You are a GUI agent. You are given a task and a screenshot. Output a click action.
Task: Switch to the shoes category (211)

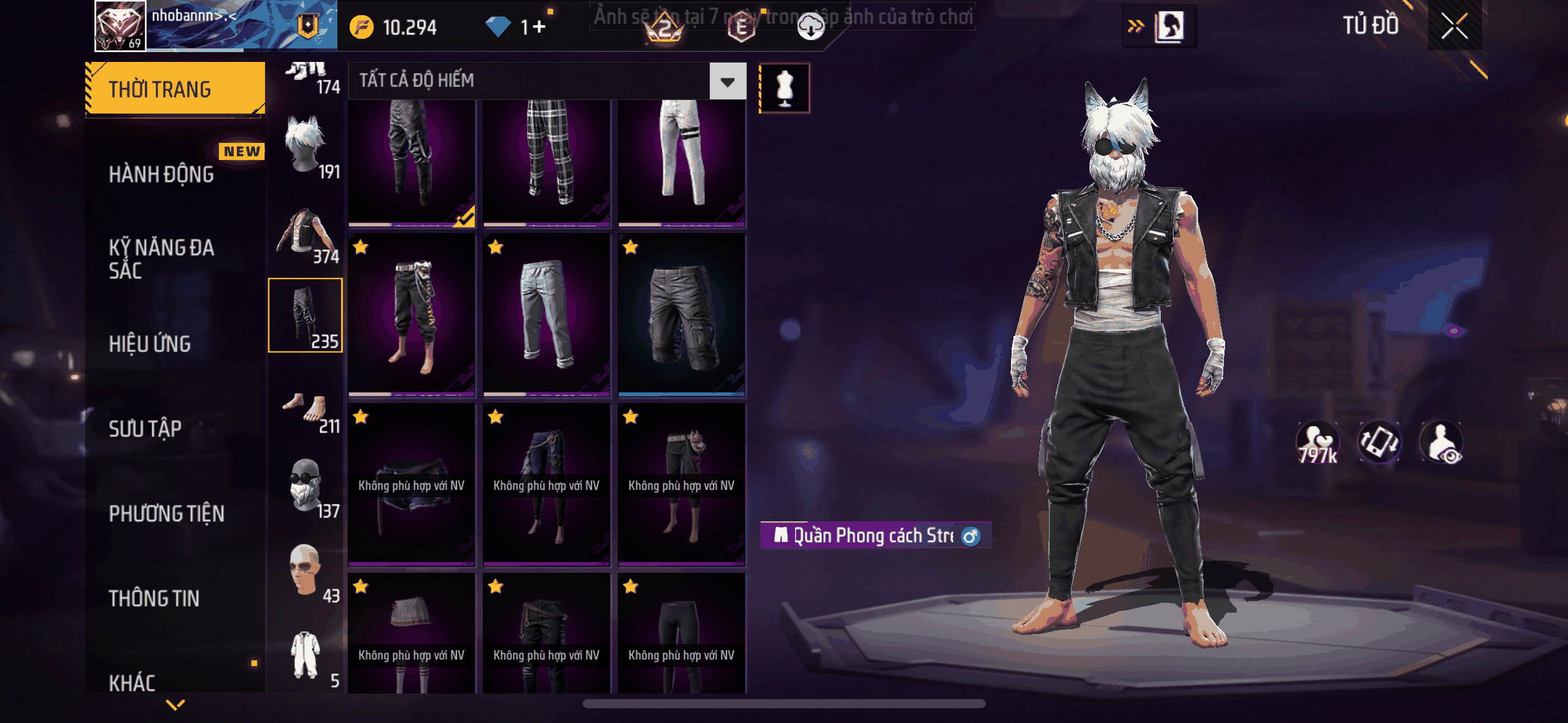coord(306,411)
